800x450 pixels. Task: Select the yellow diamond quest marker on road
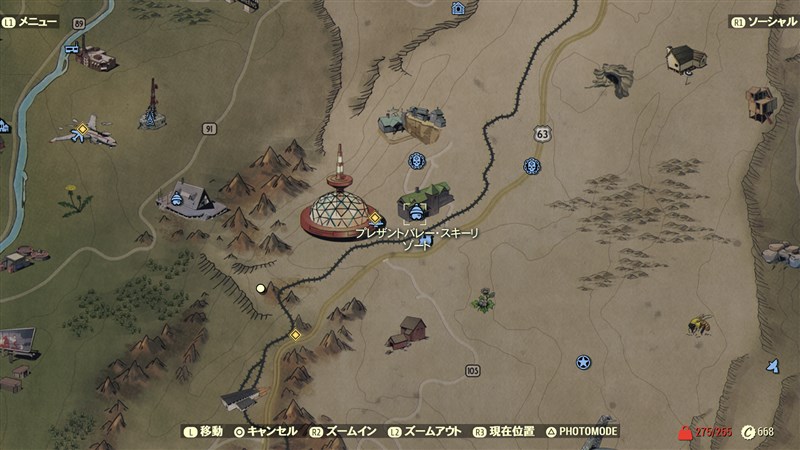pos(296,334)
